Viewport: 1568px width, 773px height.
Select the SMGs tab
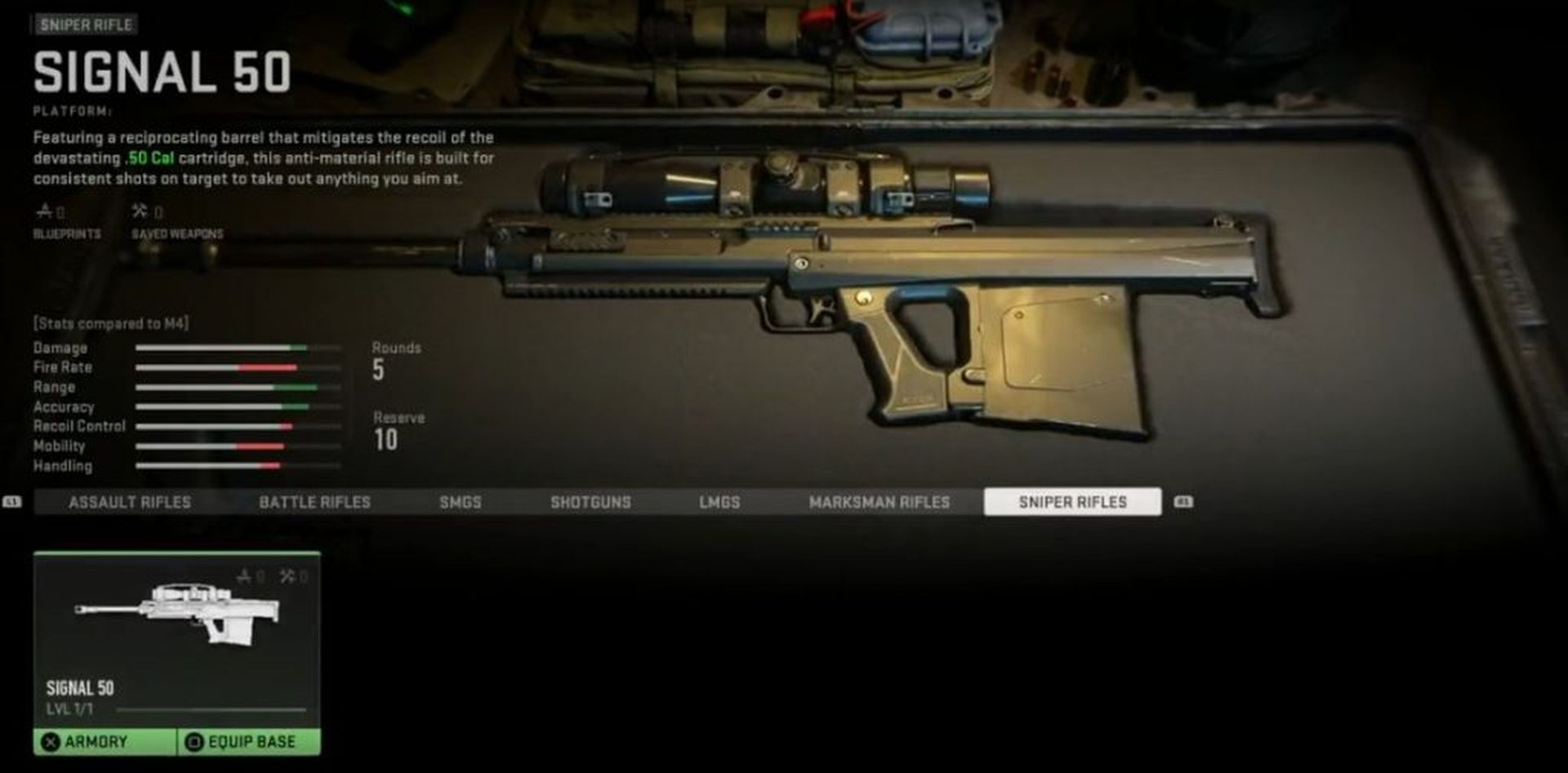click(x=461, y=502)
